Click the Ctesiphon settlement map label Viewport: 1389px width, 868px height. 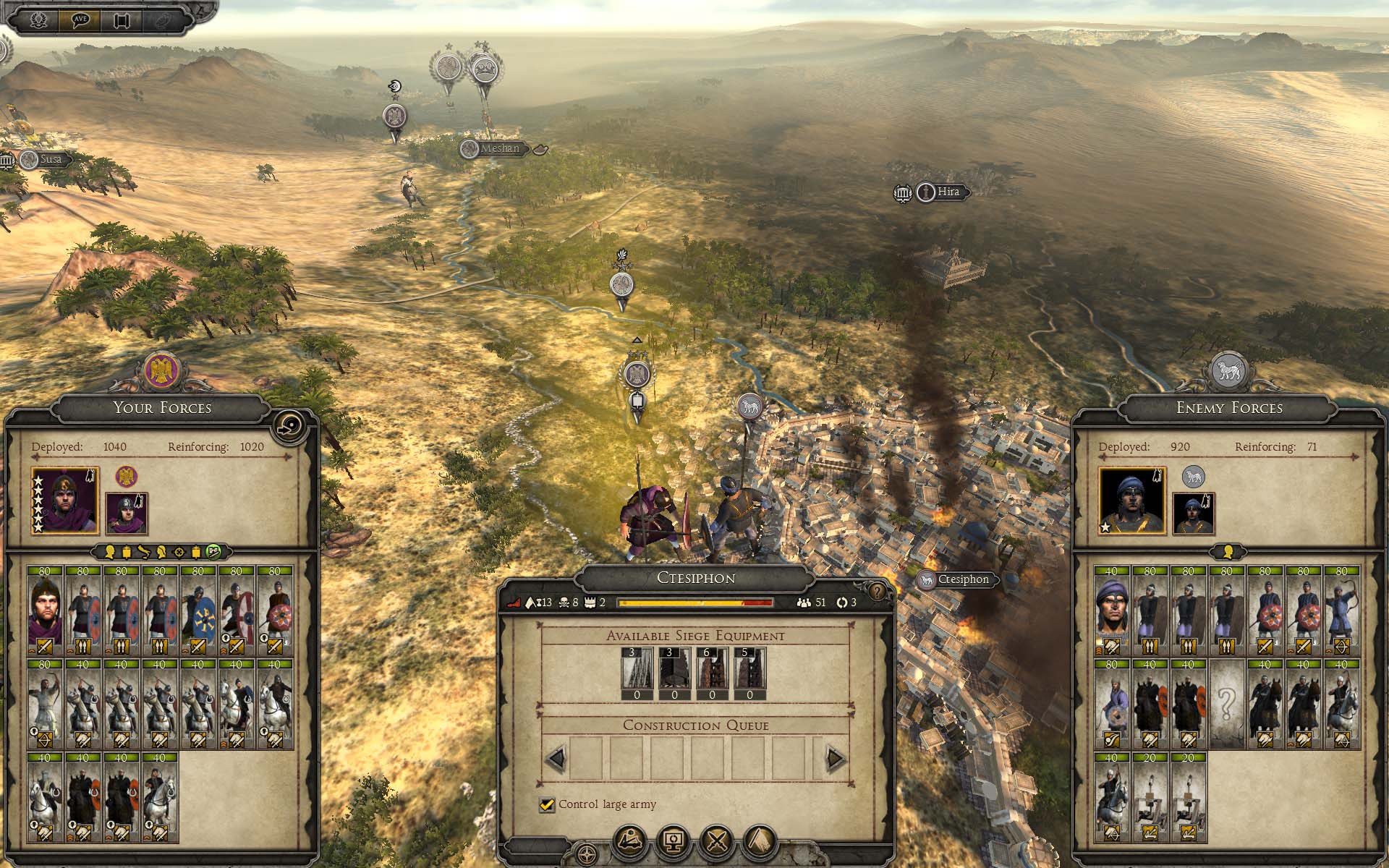tap(962, 579)
